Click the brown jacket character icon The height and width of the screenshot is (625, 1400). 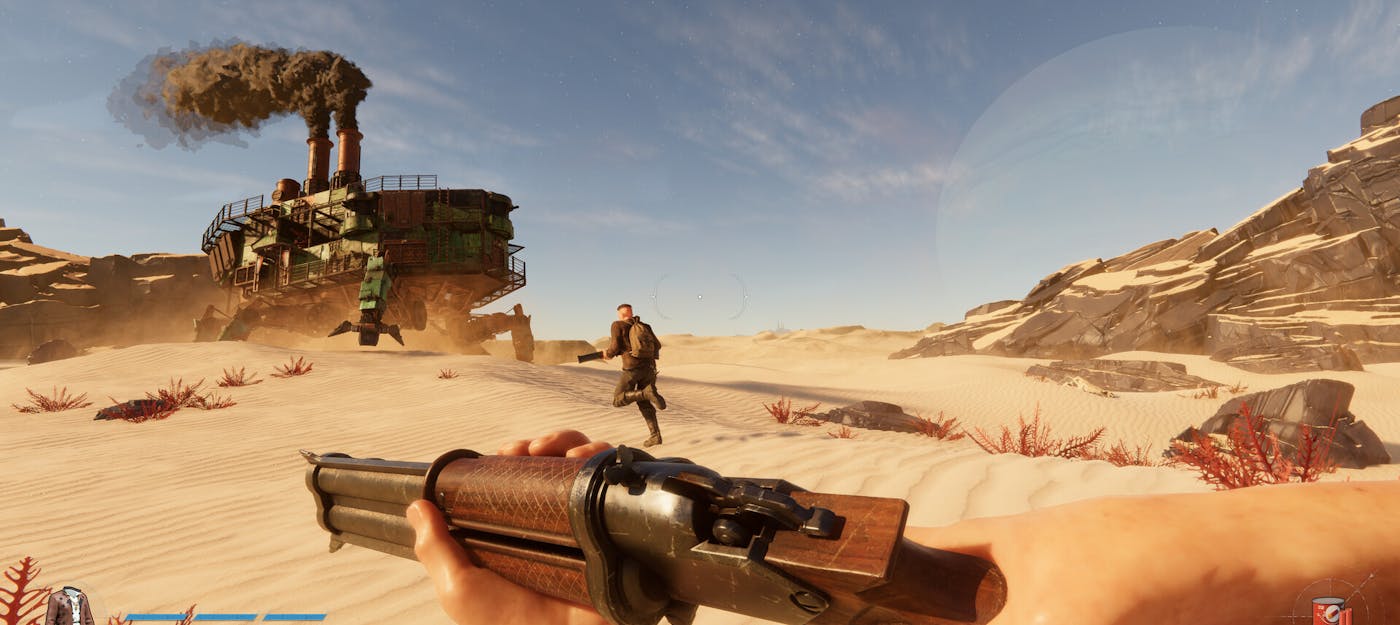(x=69, y=607)
